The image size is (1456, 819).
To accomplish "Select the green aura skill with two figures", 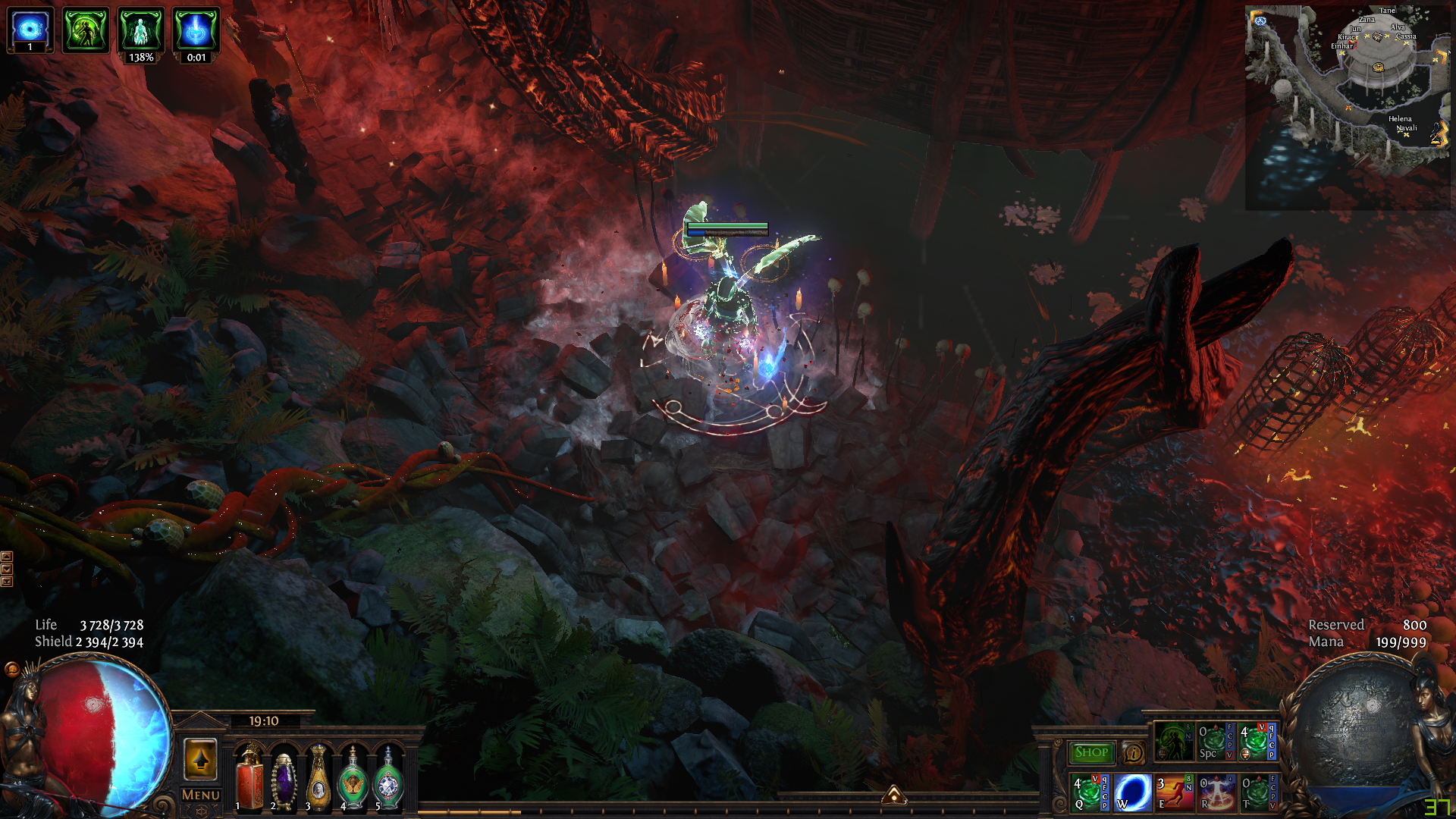I will pos(1173,742).
